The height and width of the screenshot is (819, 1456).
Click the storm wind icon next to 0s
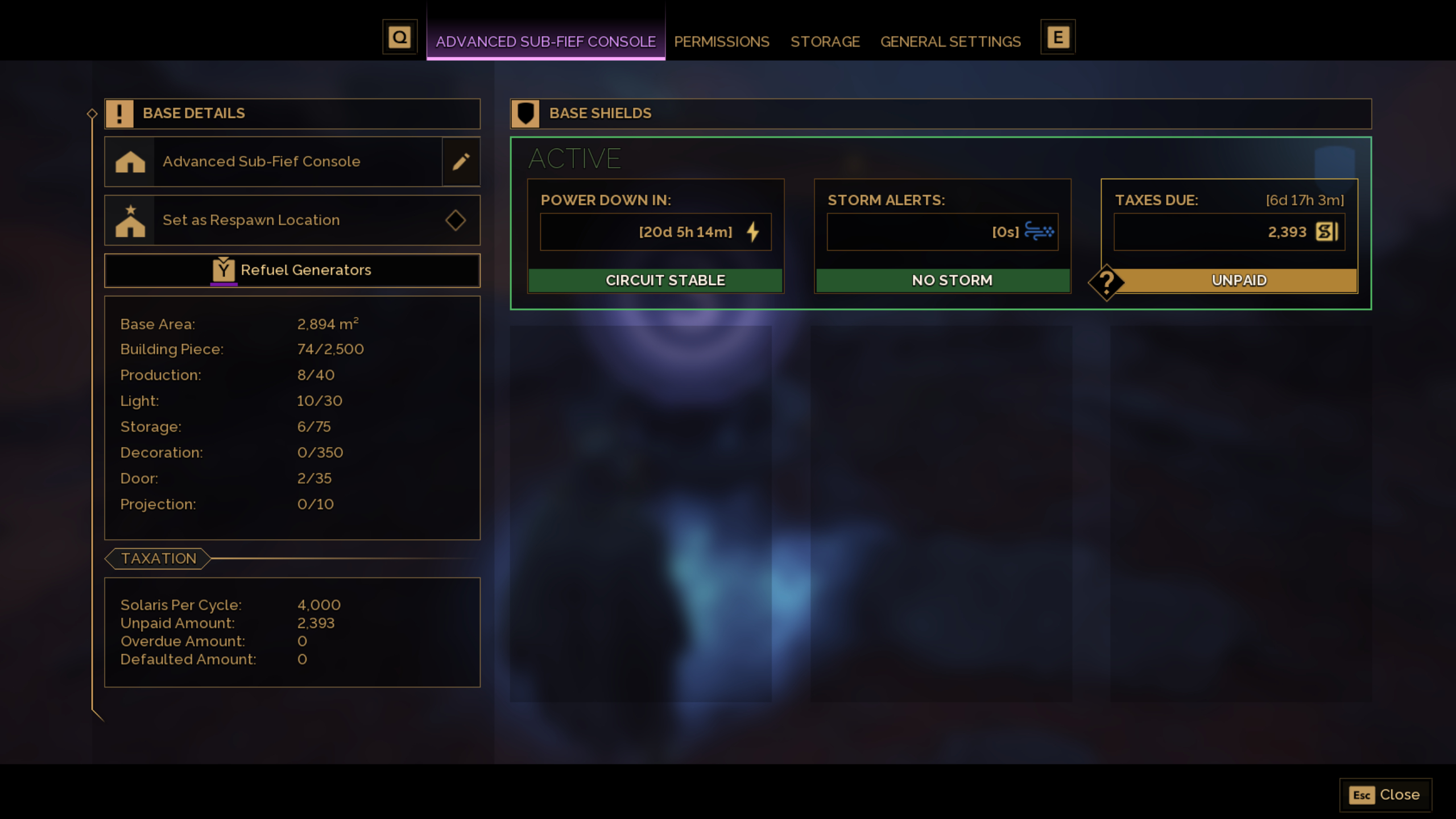coord(1039,231)
